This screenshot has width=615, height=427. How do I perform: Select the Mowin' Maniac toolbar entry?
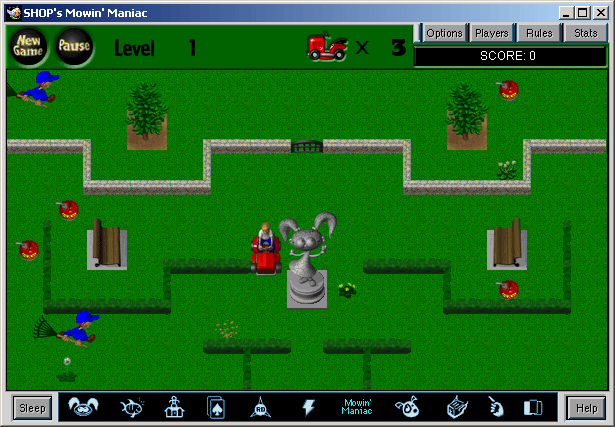tap(357, 407)
